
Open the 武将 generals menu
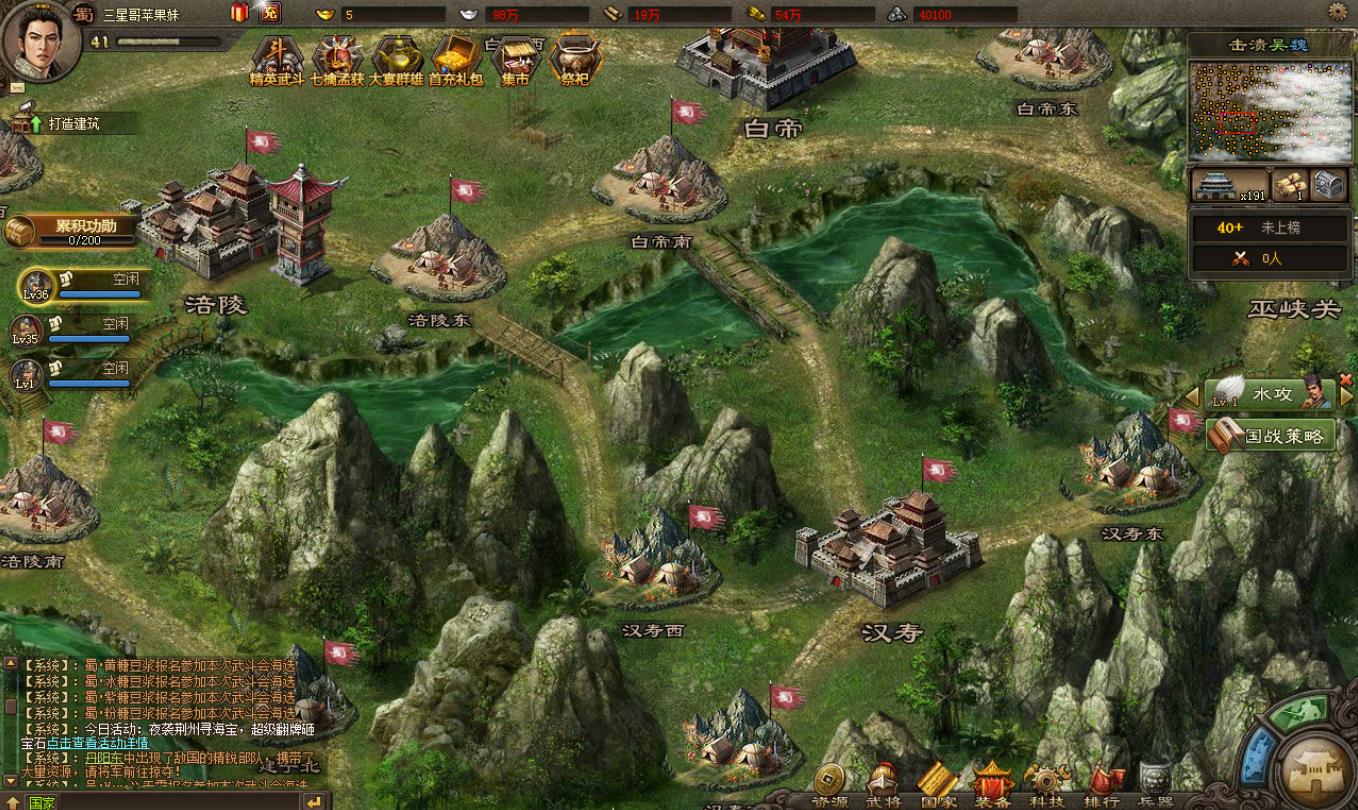tap(882, 786)
